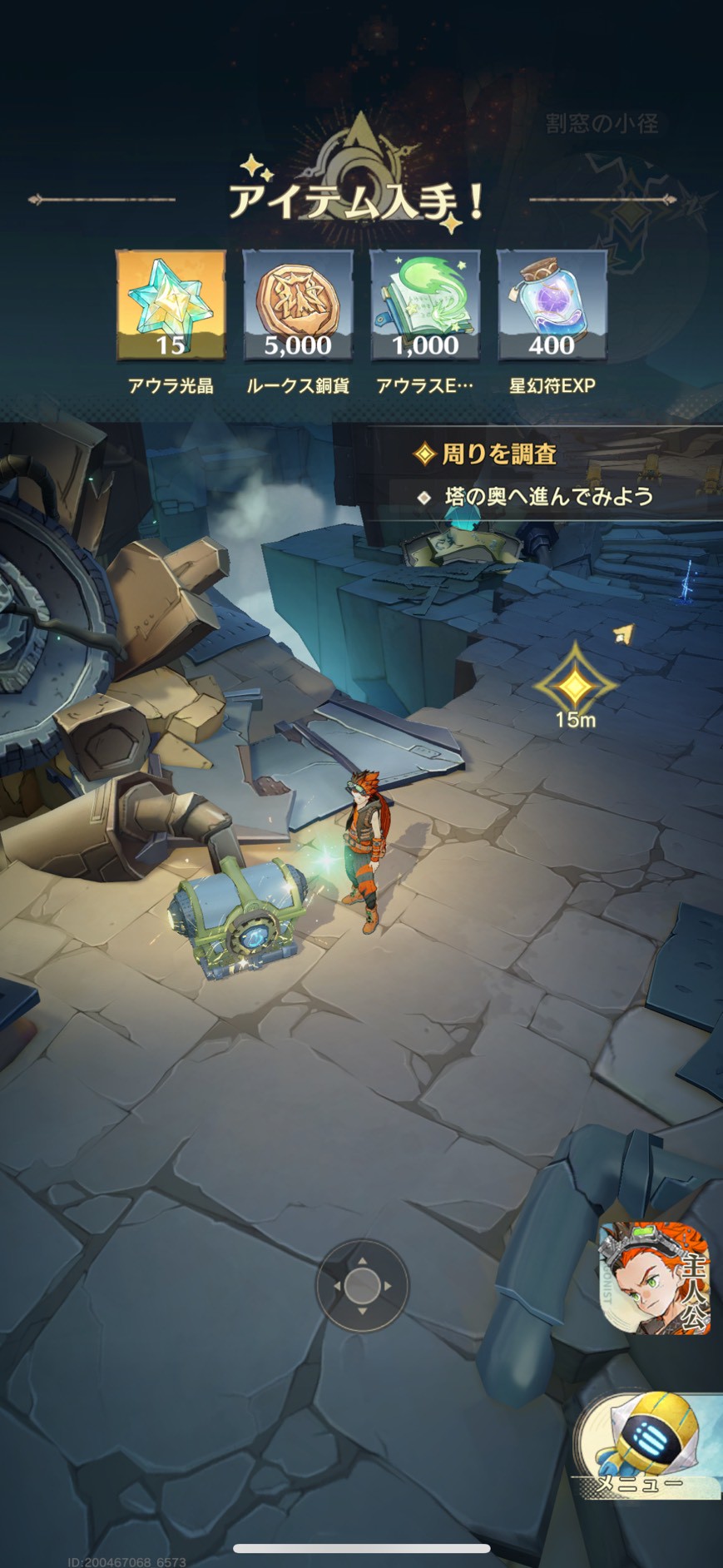Inspect the green book reward with 1,000
The height and width of the screenshot is (1568, 723).
pyautogui.click(x=425, y=305)
